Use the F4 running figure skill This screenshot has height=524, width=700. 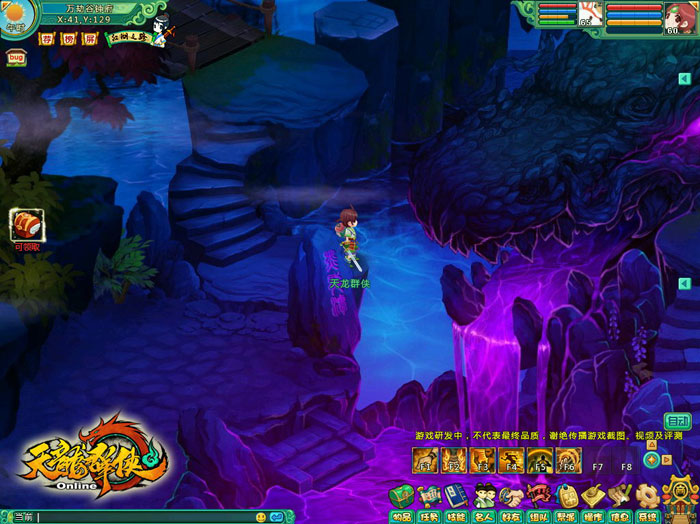click(x=511, y=460)
